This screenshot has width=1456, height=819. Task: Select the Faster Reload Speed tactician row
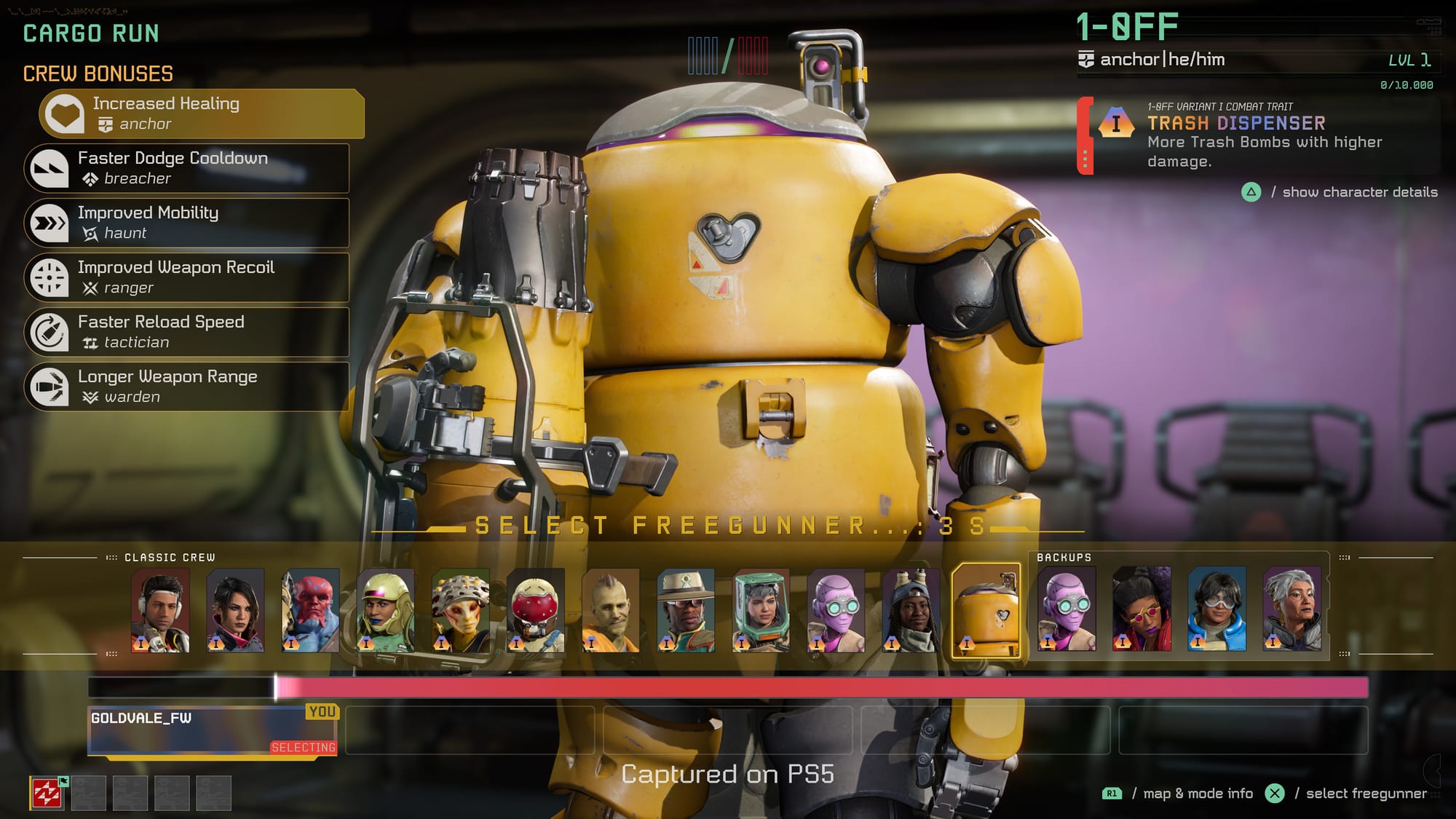coord(187,332)
